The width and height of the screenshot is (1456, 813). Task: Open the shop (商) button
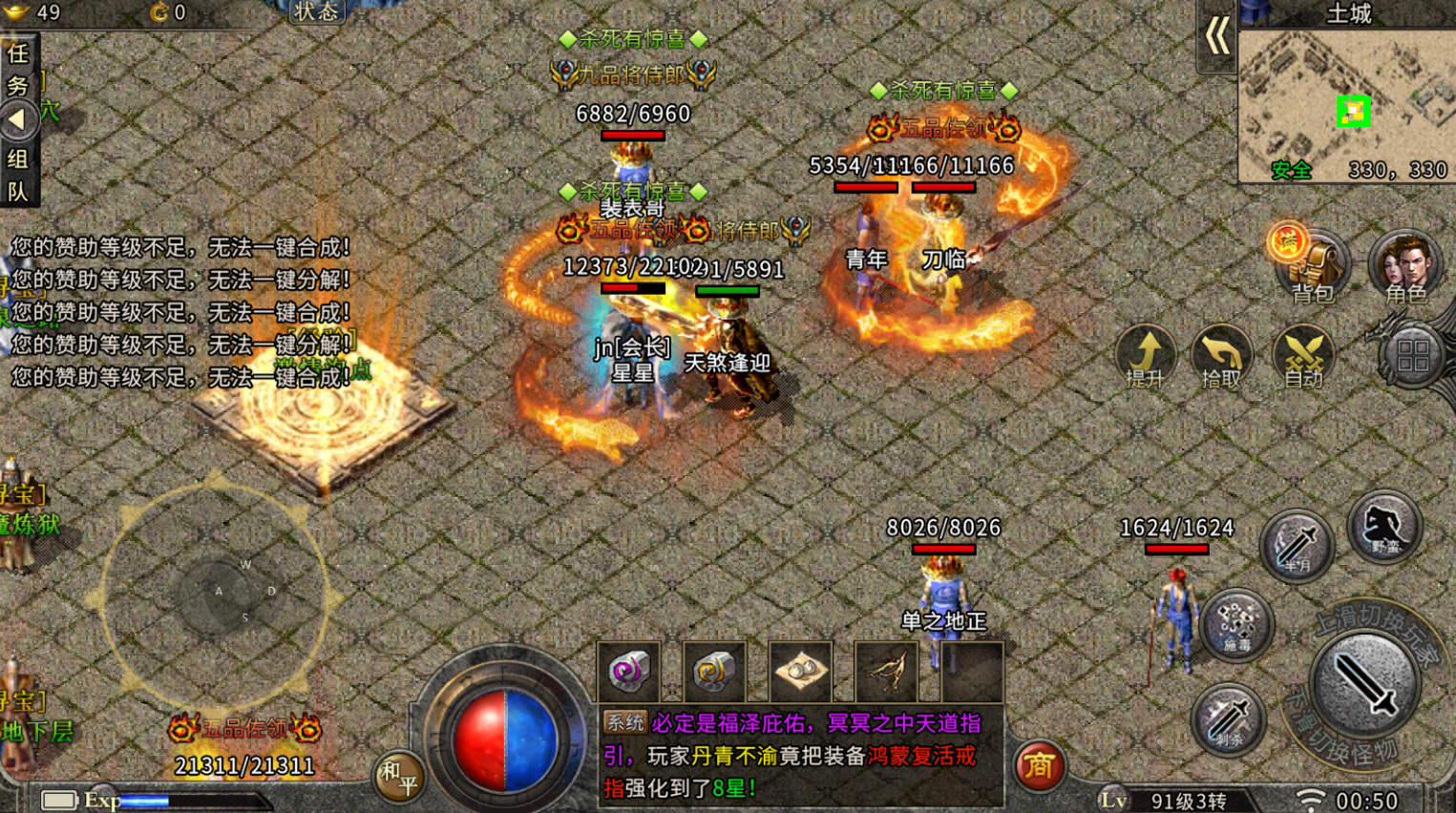point(1039,765)
